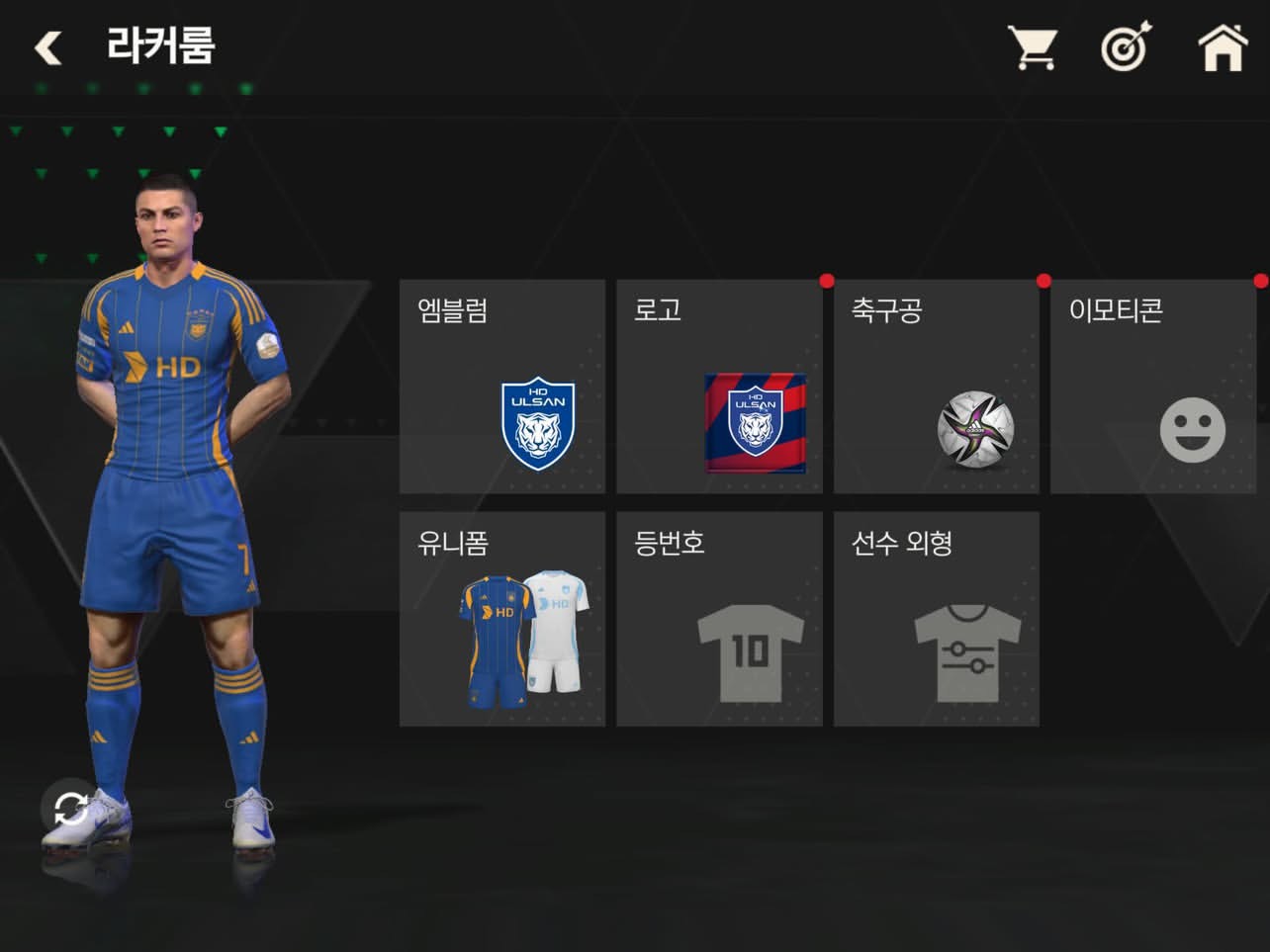Return to home via house icon

[x=1223, y=47]
